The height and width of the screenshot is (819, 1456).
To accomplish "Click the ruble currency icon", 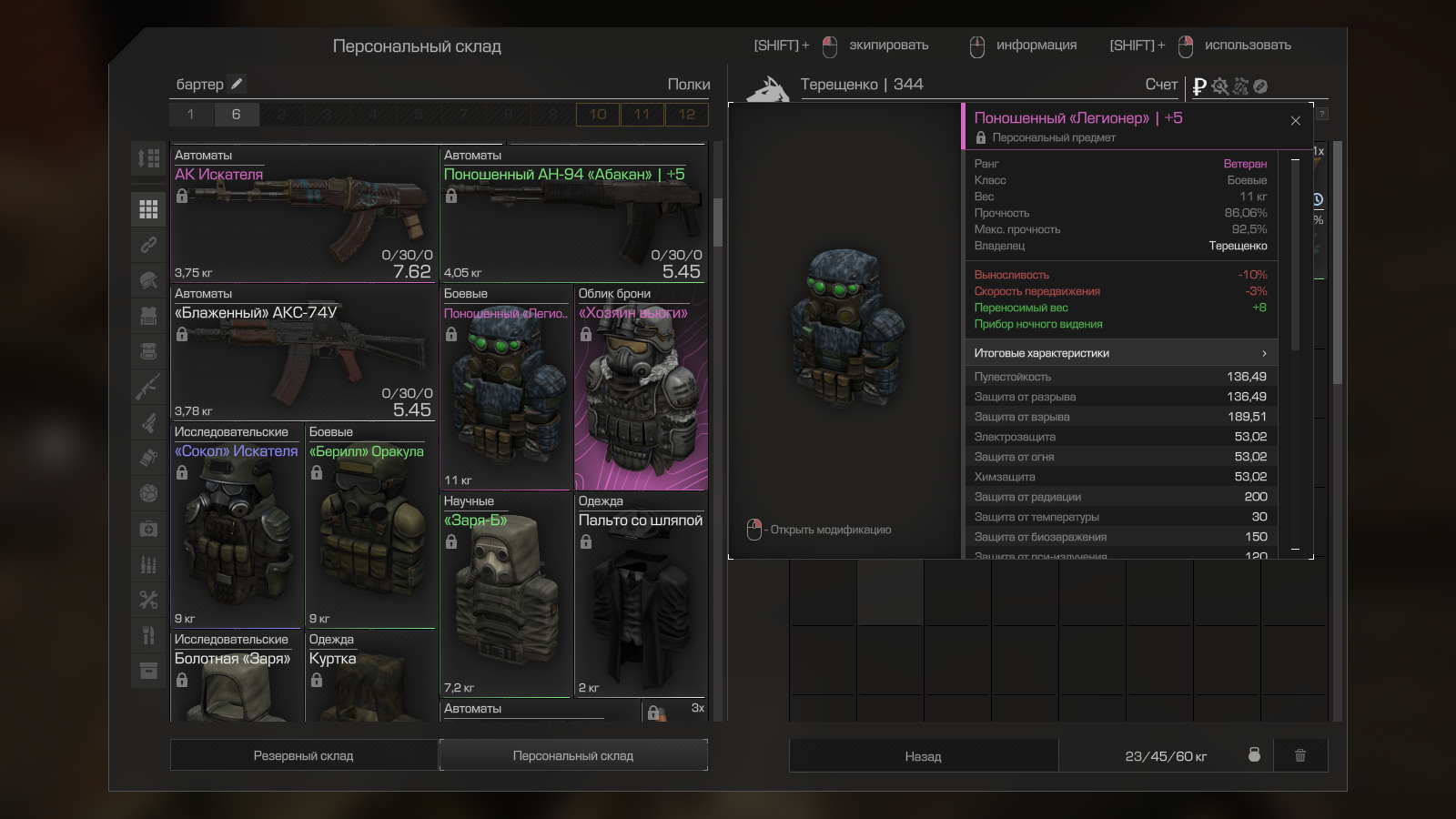I will [x=1199, y=86].
